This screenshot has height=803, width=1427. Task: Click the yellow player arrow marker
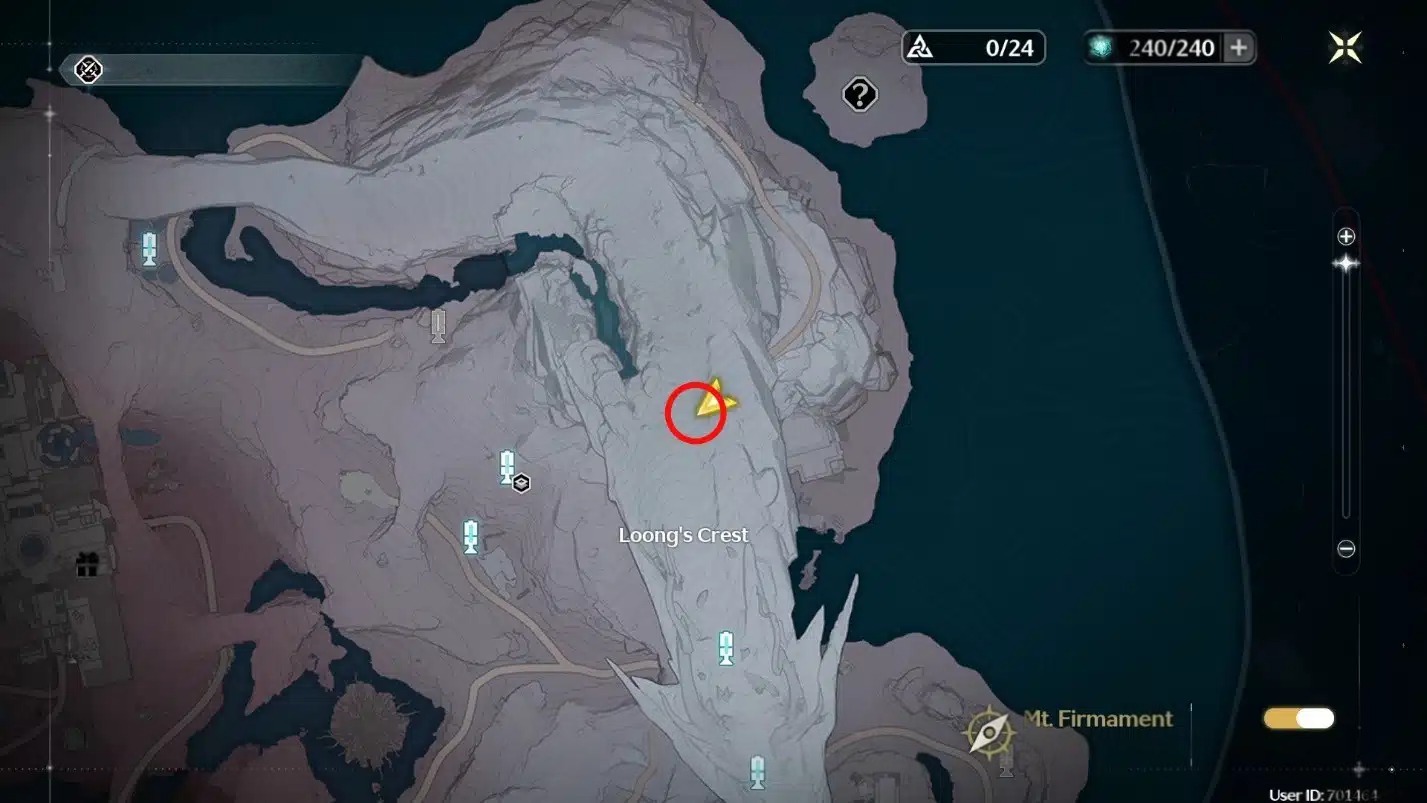tap(715, 399)
